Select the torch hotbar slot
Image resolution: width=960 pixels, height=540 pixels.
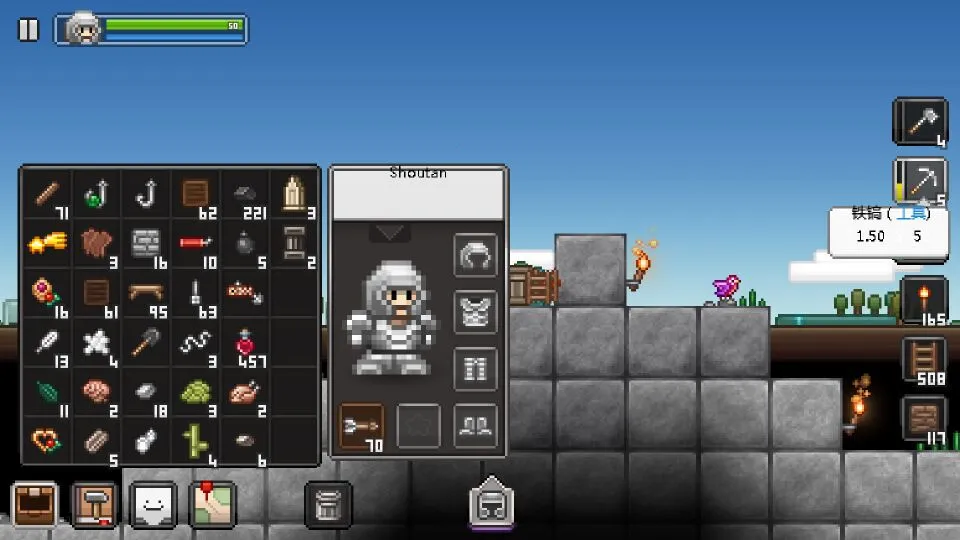click(924, 300)
